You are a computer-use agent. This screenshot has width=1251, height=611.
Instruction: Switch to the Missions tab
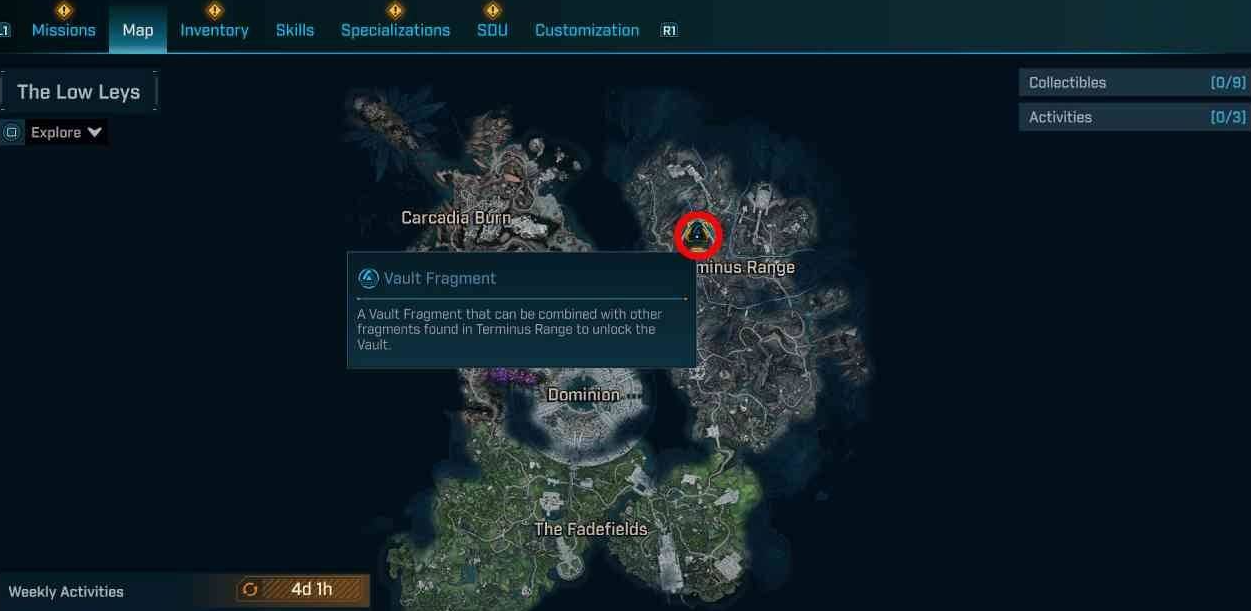[x=63, y=30]
